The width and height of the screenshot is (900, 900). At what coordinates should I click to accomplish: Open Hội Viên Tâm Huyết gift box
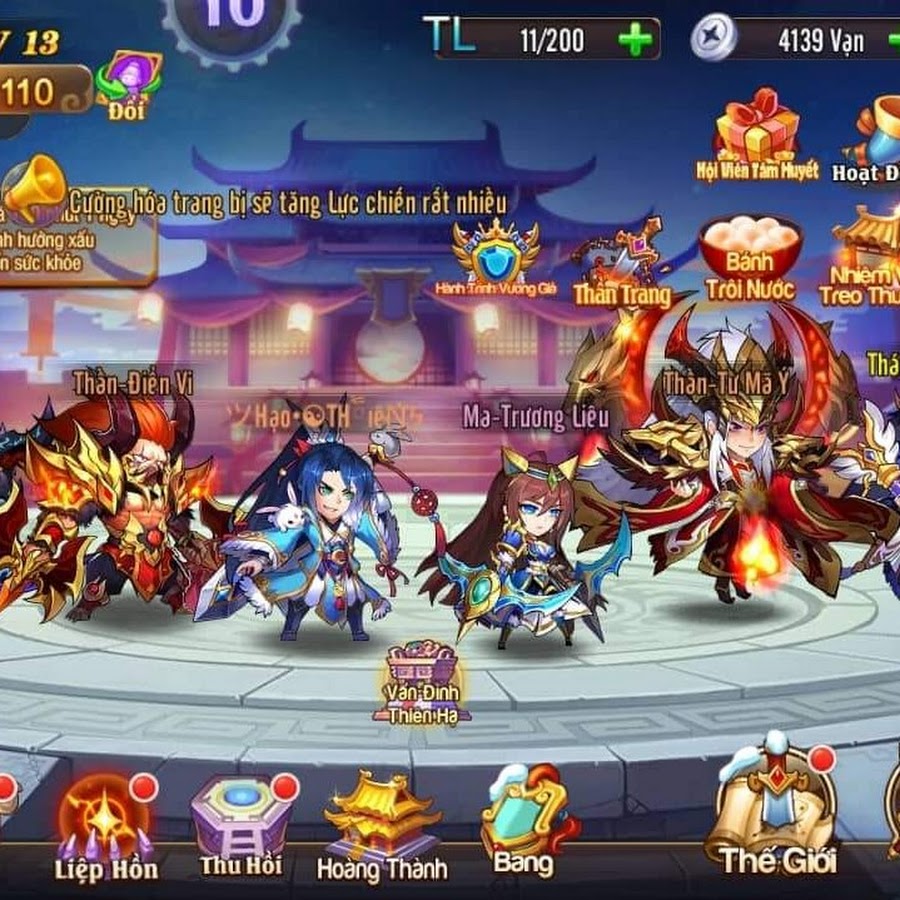[757, 135]
